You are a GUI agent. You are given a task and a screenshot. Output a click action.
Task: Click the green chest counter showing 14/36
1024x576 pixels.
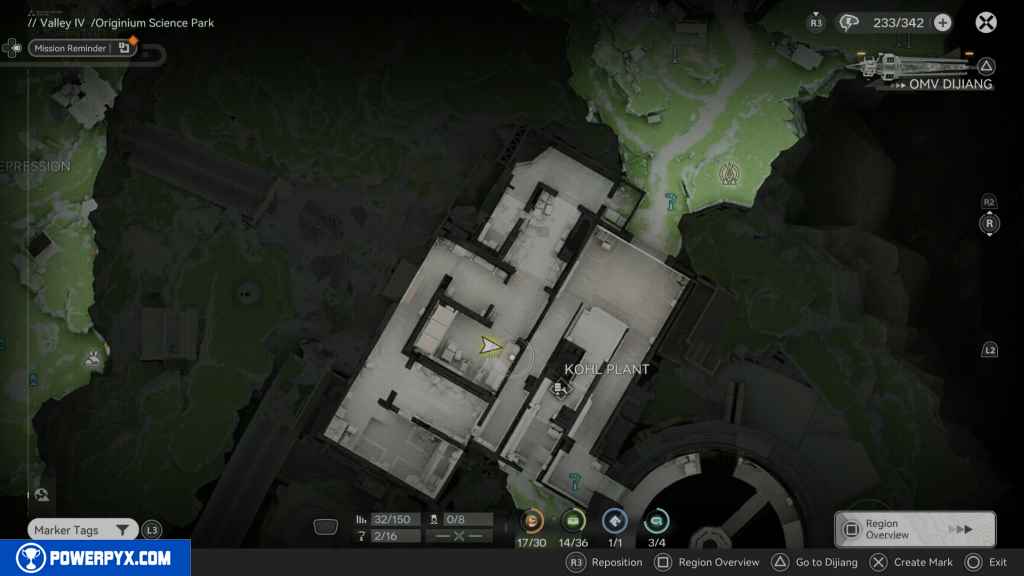click(573, 521)
